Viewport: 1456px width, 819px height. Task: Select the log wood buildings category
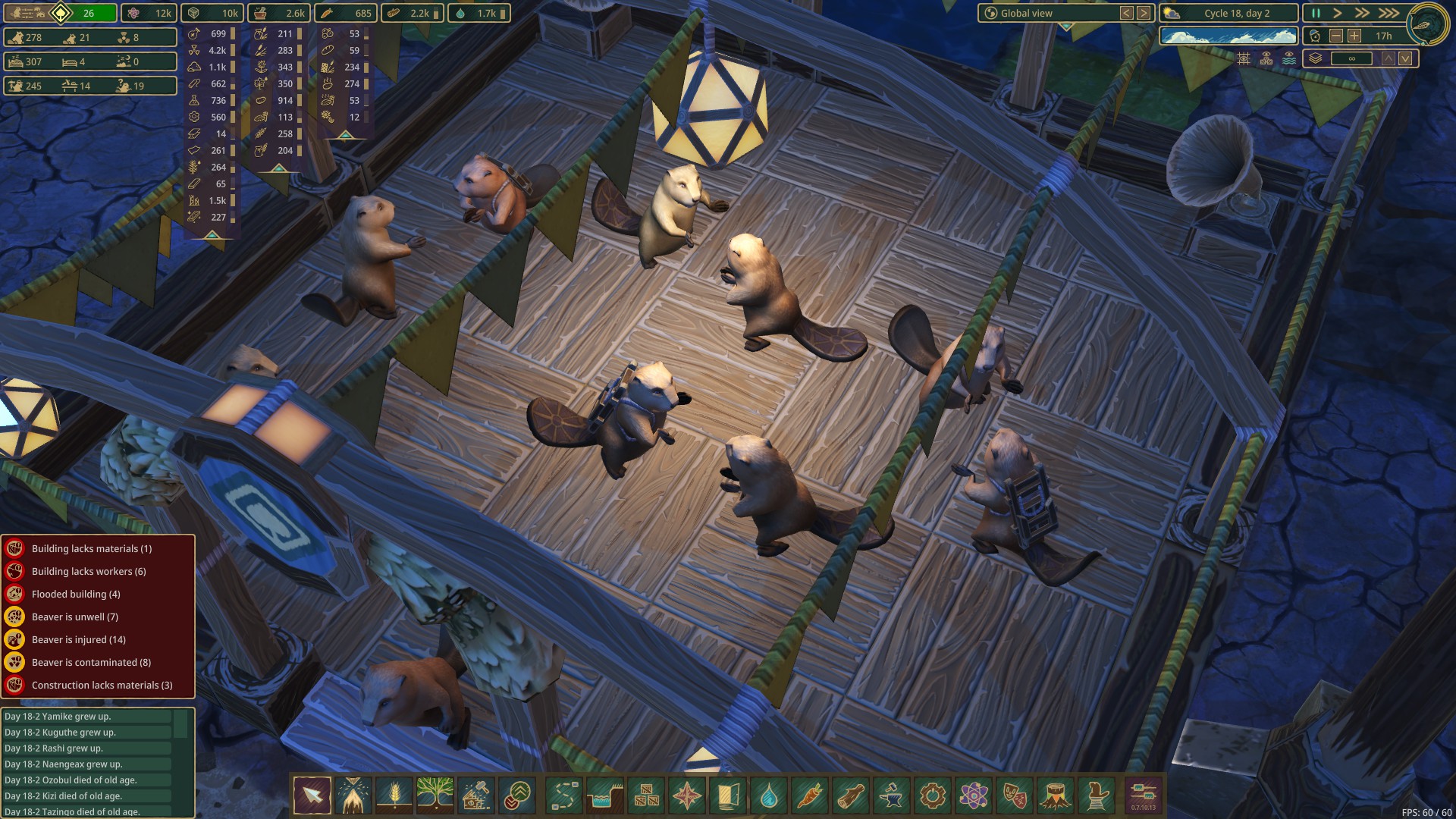pos(850,795)
